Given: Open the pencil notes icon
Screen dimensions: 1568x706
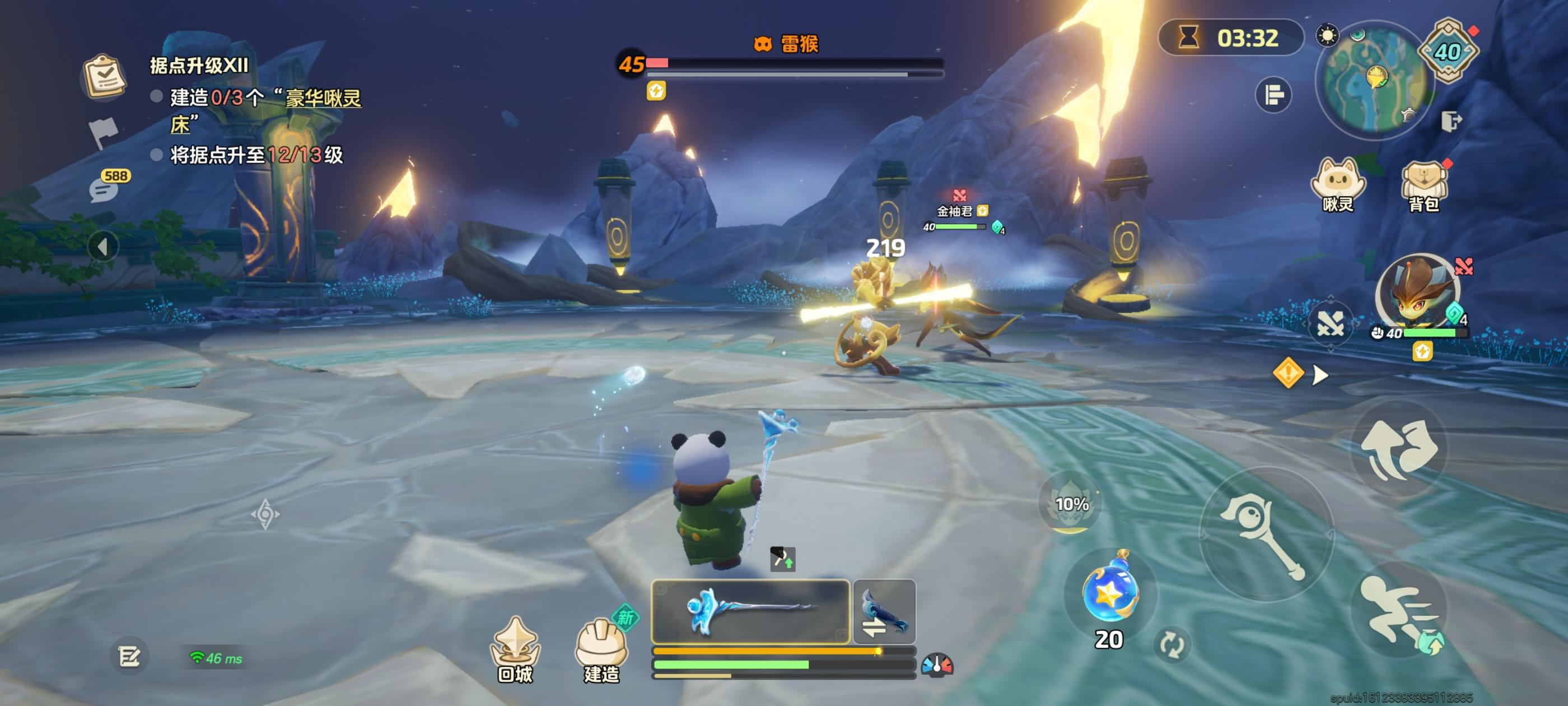Looking at the screenshot, I should [129, 657].
